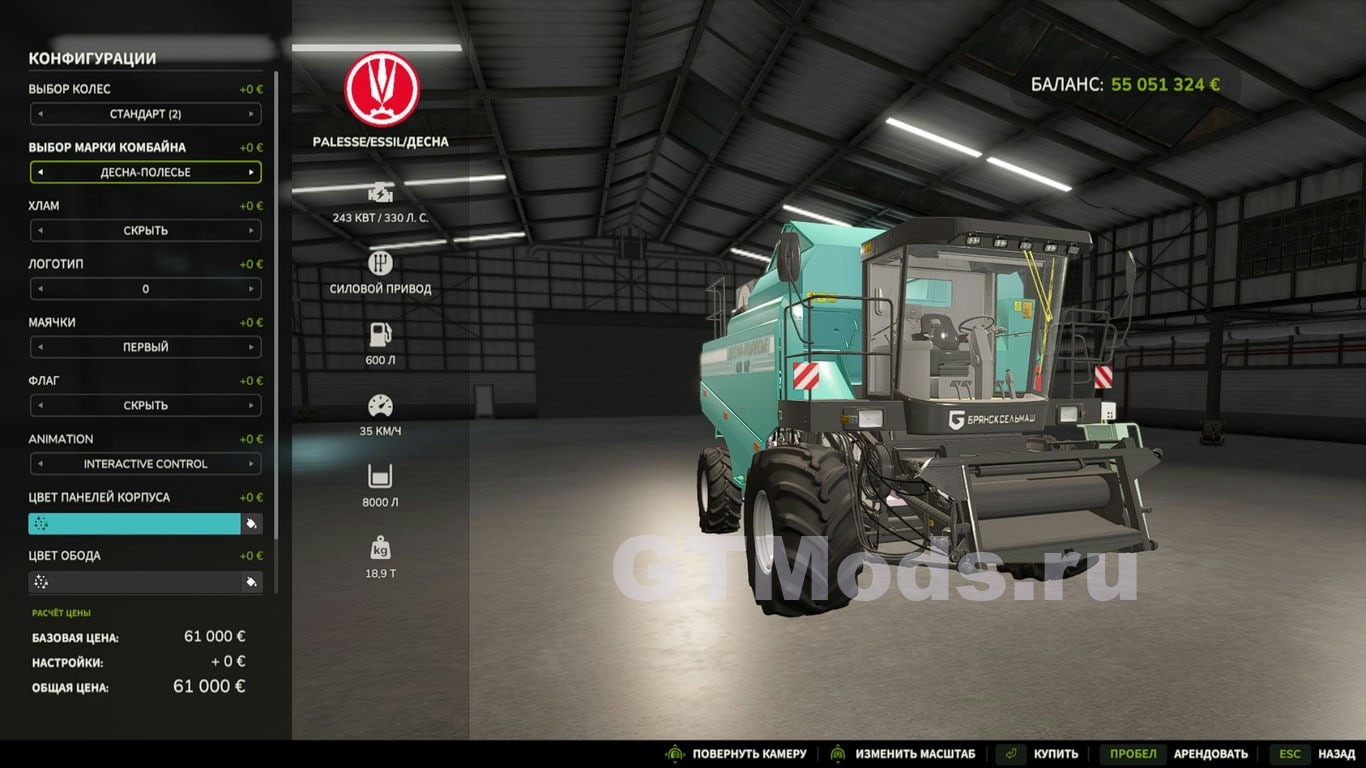
Task: Go to previous combine brand before ДЕСНА-ПОЛЕСЬЕ
Action: tap(40, 172)
